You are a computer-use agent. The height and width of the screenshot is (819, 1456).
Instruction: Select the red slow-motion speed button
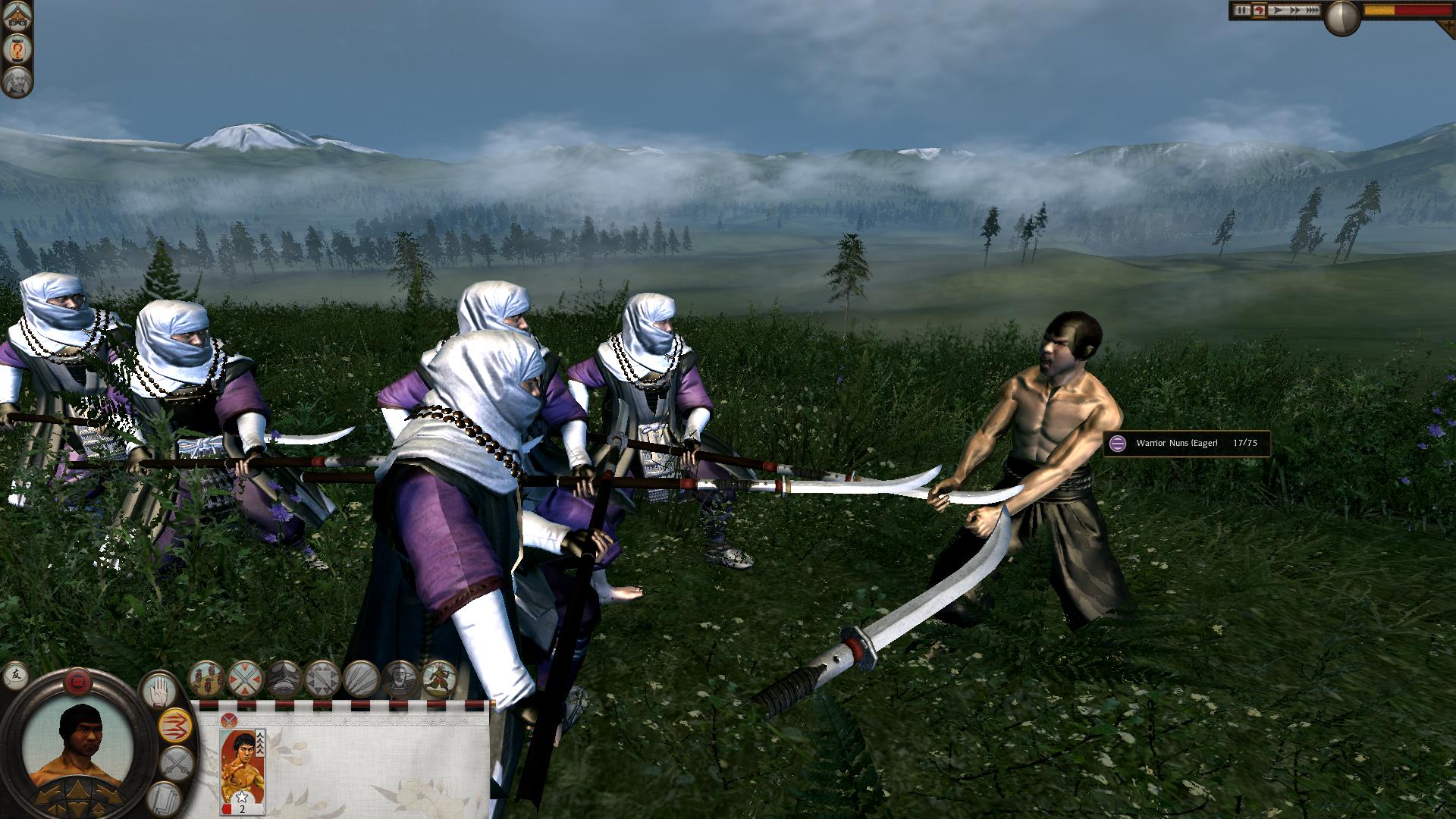click(1259, 11)
